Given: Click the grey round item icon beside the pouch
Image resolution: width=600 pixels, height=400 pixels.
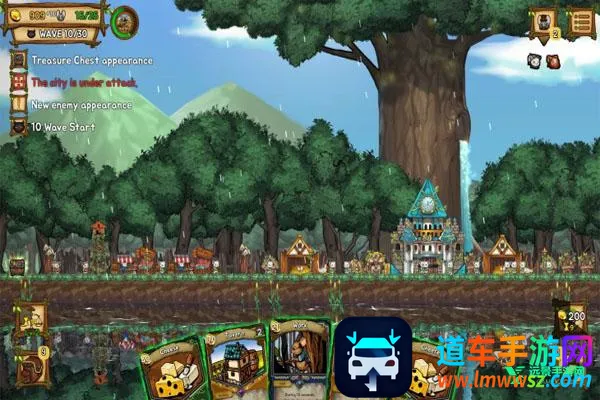Looking at the screenshot, I should [x=535, y=62].
